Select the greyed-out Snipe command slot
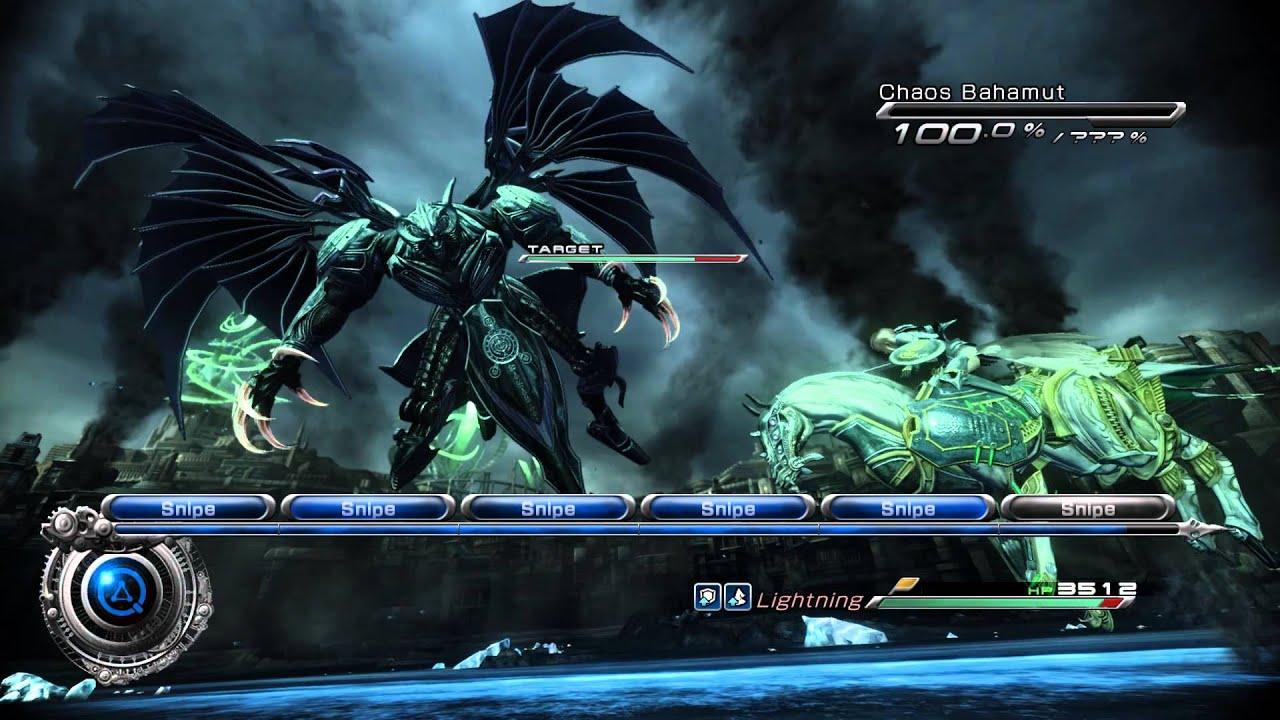The height and width of the screenshot is (720, 1280). (1087, 509)
